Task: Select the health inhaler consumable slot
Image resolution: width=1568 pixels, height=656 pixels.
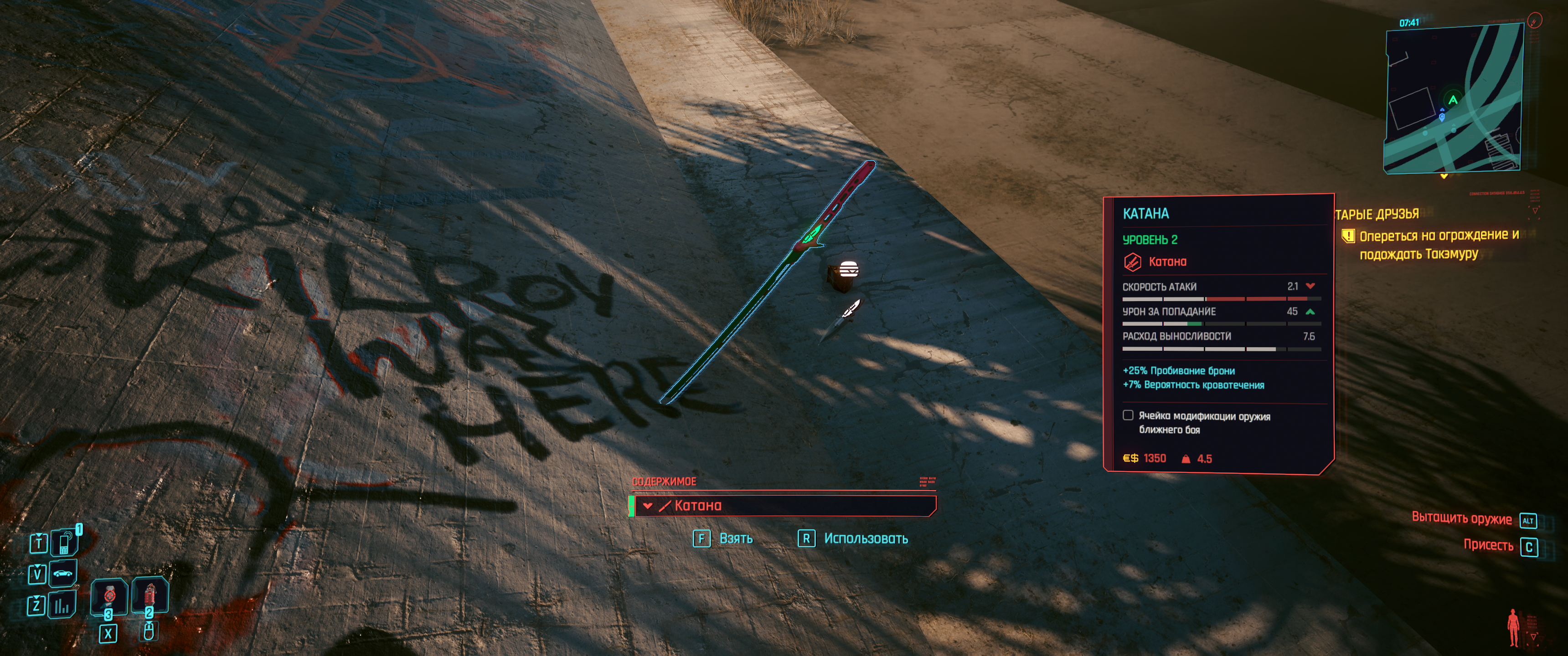Action: tap(109, 596)
